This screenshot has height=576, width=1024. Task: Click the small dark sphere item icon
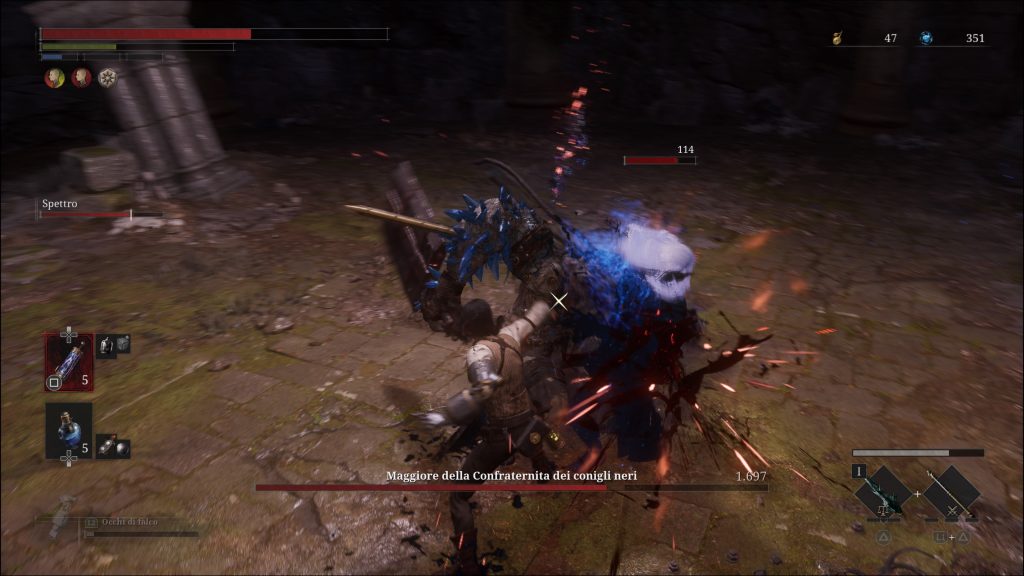[x=120, y=448]
